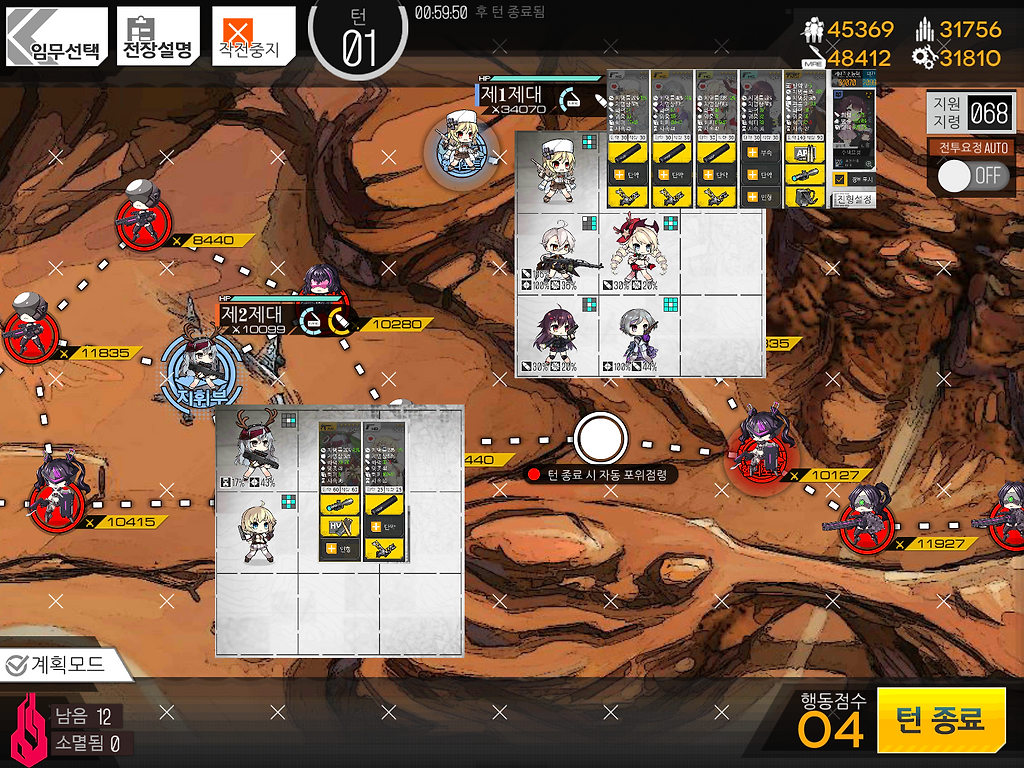Go back via the 임무선택 button

click(56, 38)
